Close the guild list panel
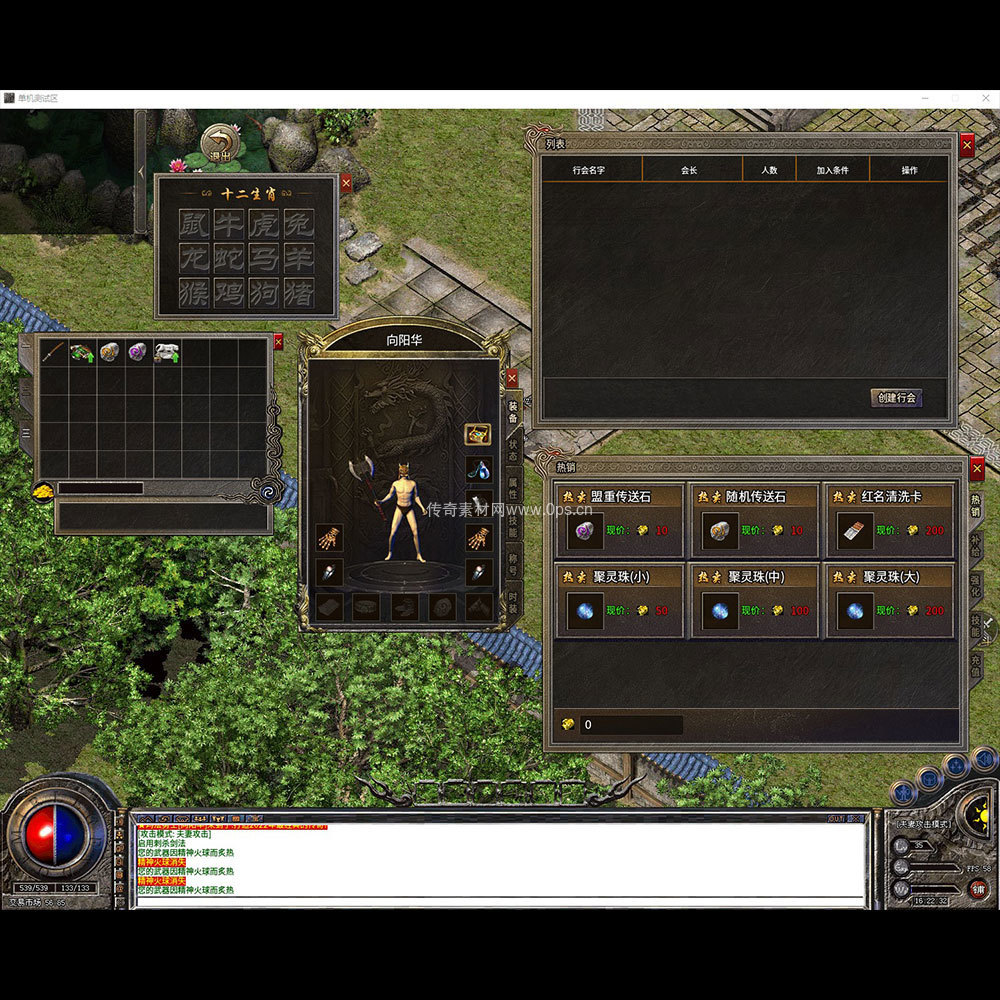The width and height of the screenshot is (1000, 1000). click(x=967, y=145)
